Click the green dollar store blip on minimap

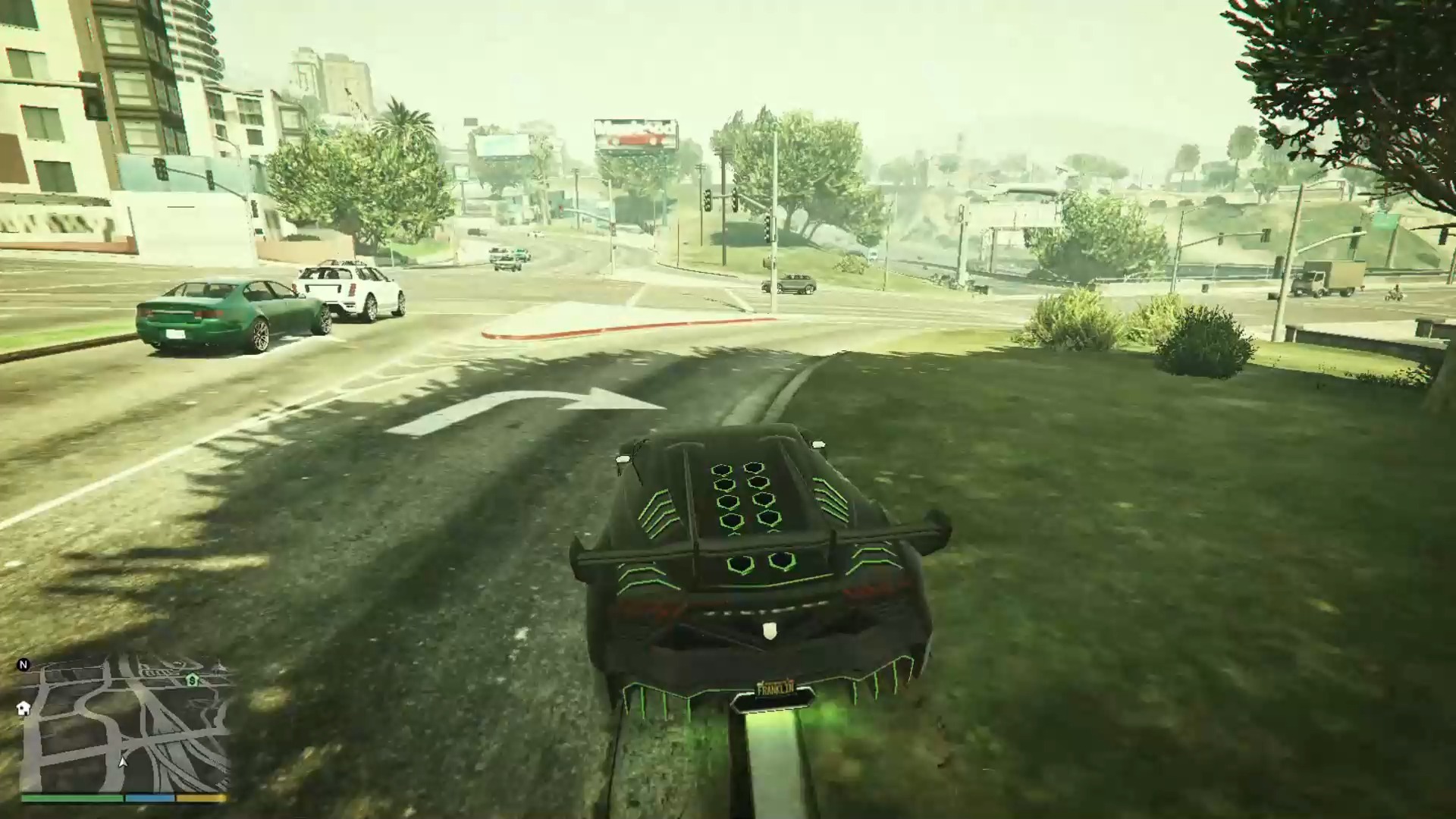pyautogui.click(x=193, y=680)
